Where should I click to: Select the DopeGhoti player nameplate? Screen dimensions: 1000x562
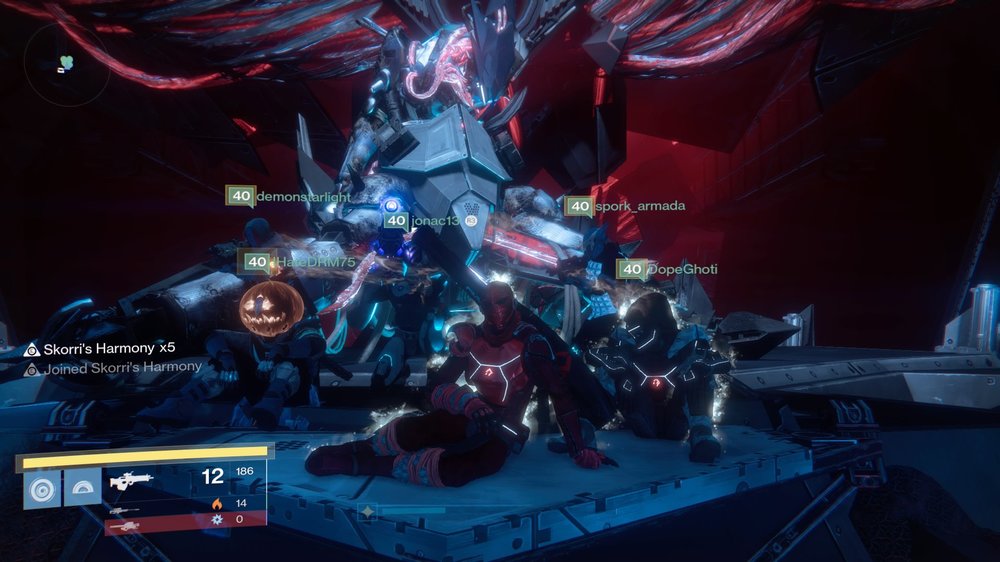tap(667, 269)
